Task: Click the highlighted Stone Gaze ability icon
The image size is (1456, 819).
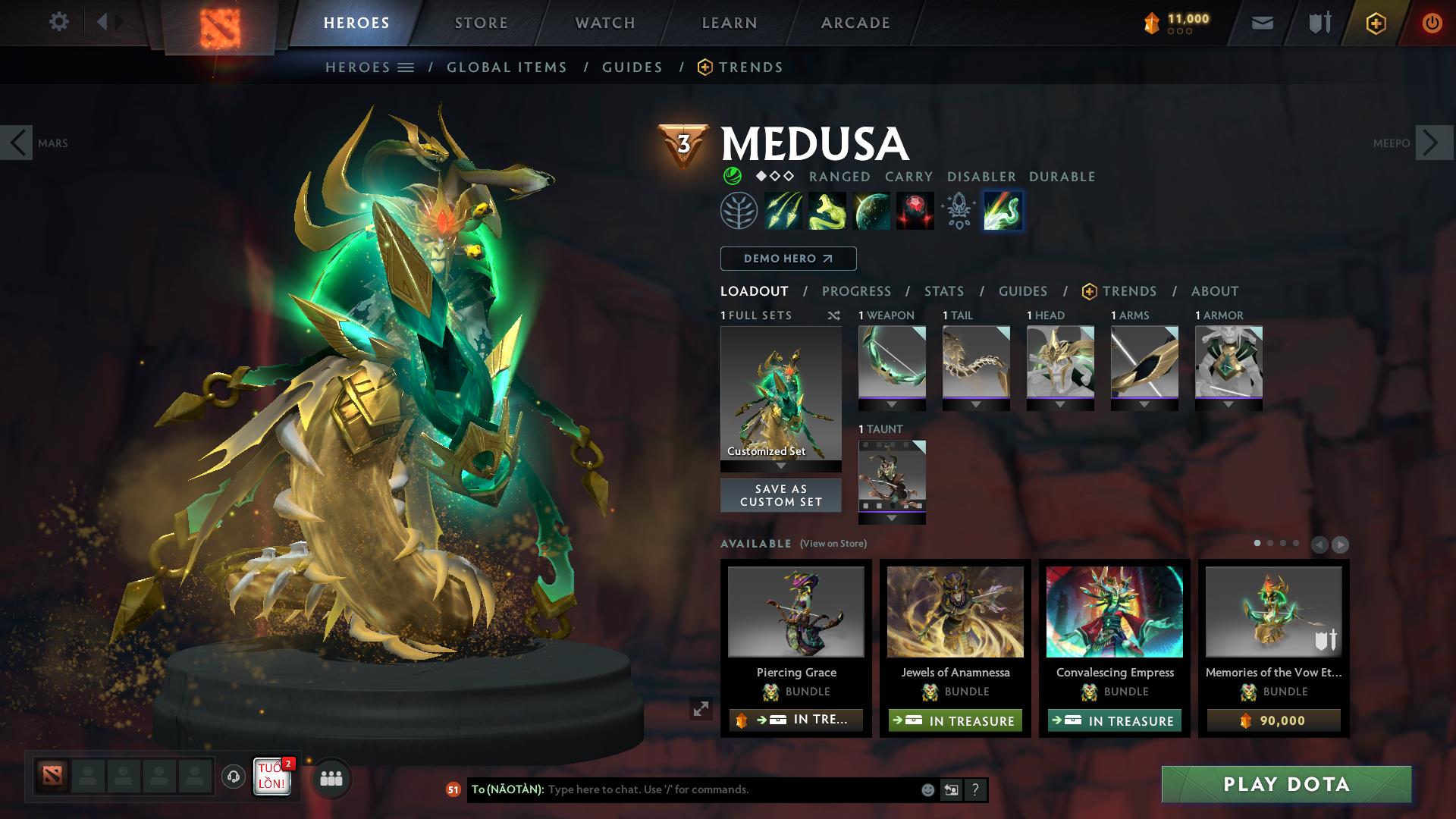Action: pos(1003,211)
